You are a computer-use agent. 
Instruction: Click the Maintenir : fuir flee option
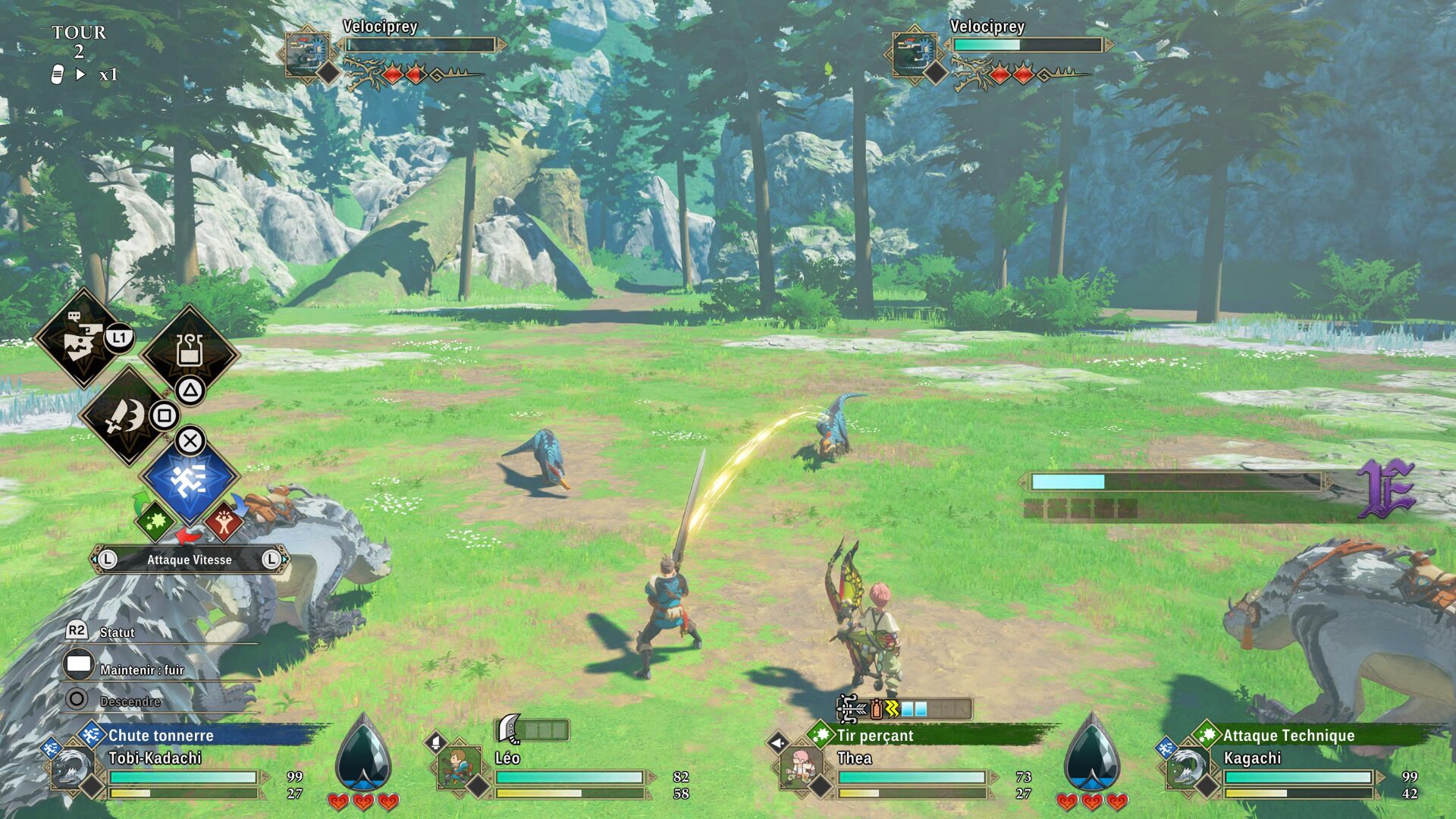pyautogui.click(x=142, y=670)
